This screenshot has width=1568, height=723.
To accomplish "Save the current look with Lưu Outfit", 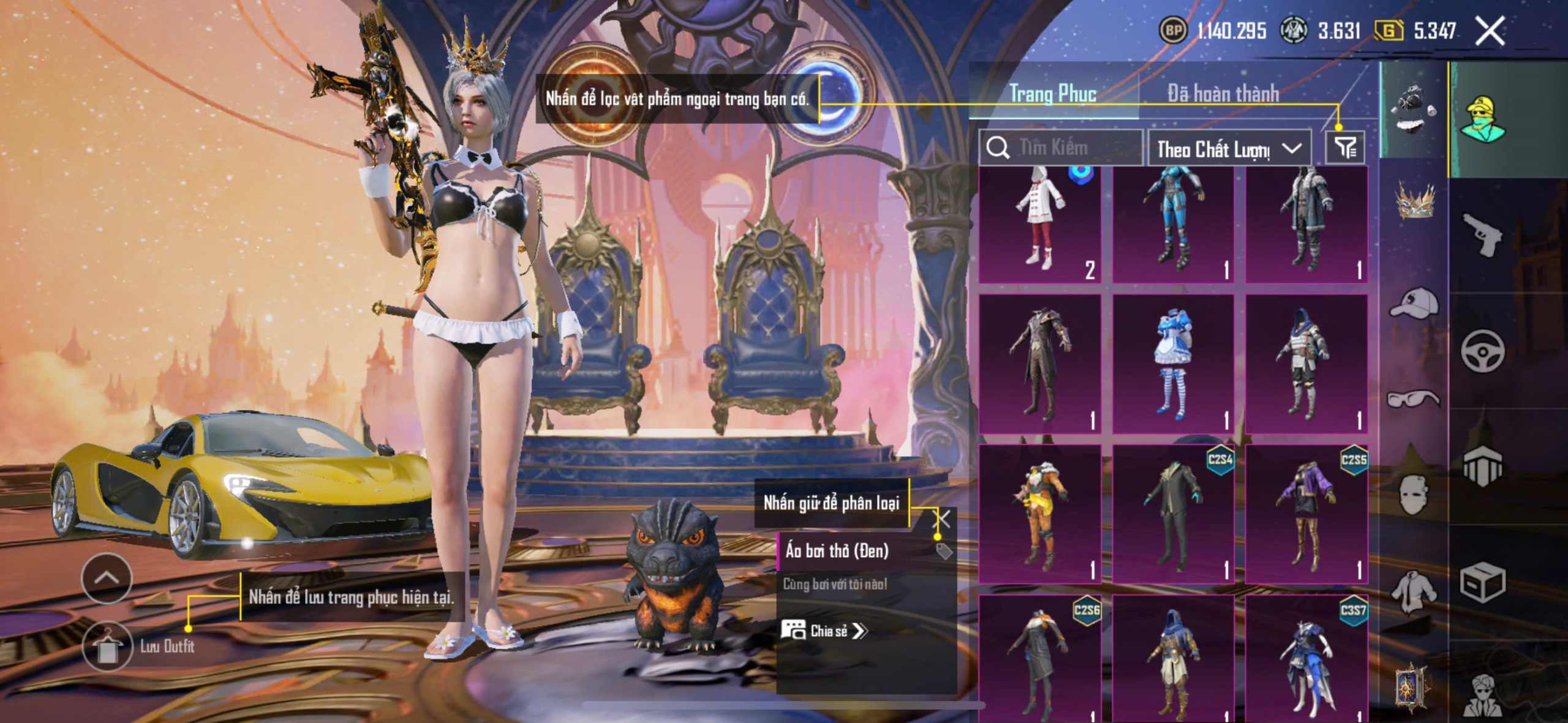I will point(107,646).
